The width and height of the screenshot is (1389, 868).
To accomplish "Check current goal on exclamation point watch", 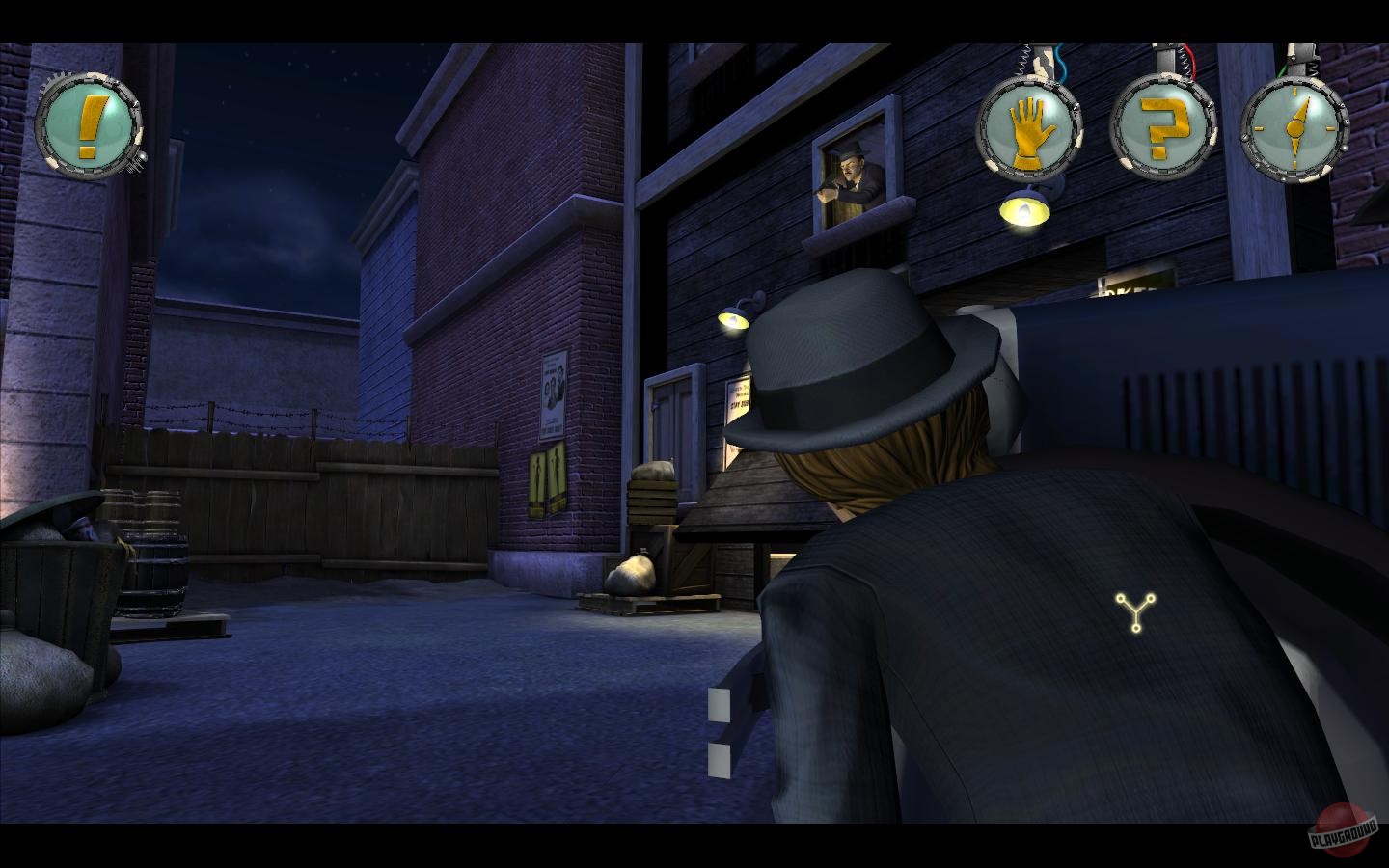I will pos(88,122).
